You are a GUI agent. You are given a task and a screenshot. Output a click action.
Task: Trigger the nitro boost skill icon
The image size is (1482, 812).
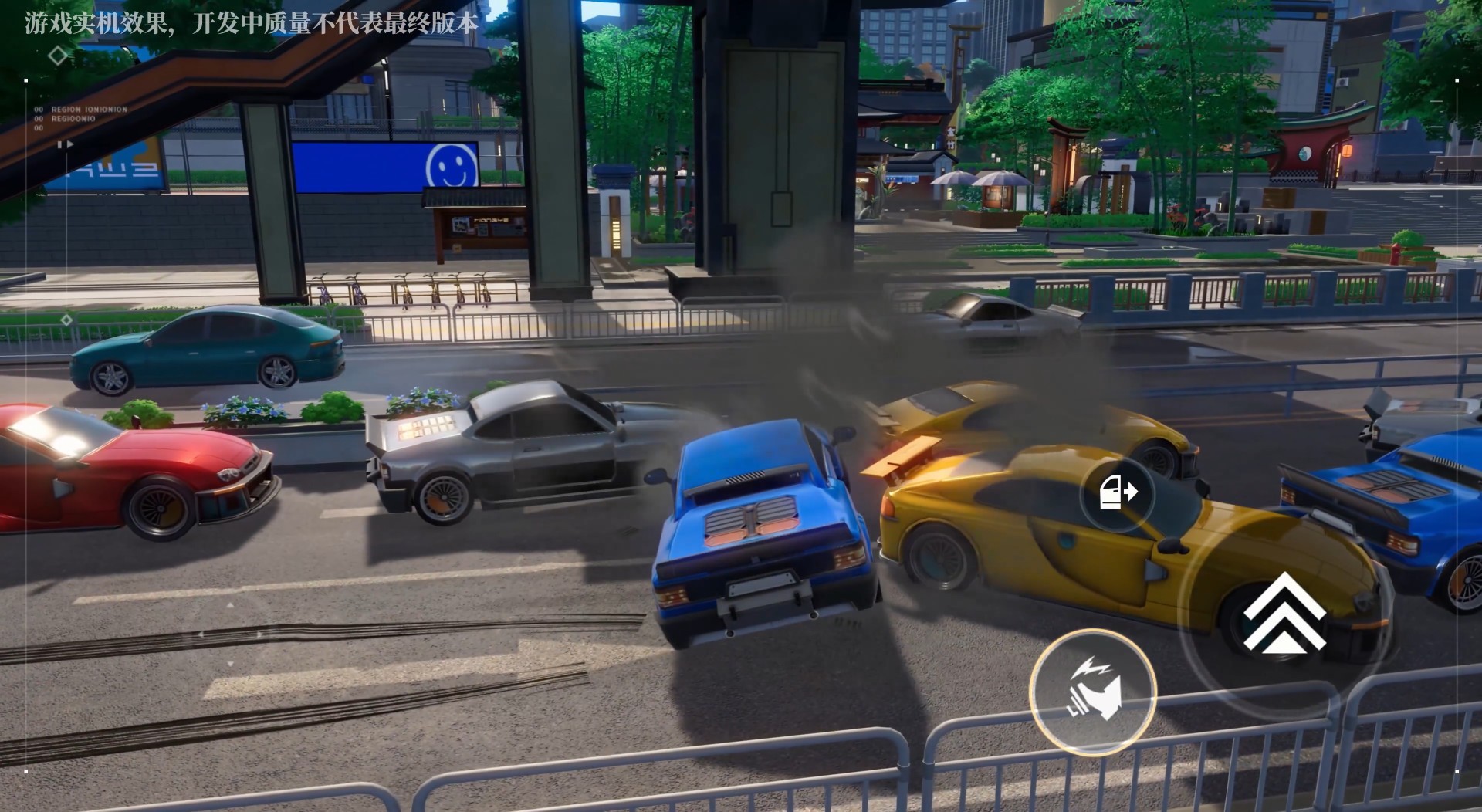(x=1093, y=691)
